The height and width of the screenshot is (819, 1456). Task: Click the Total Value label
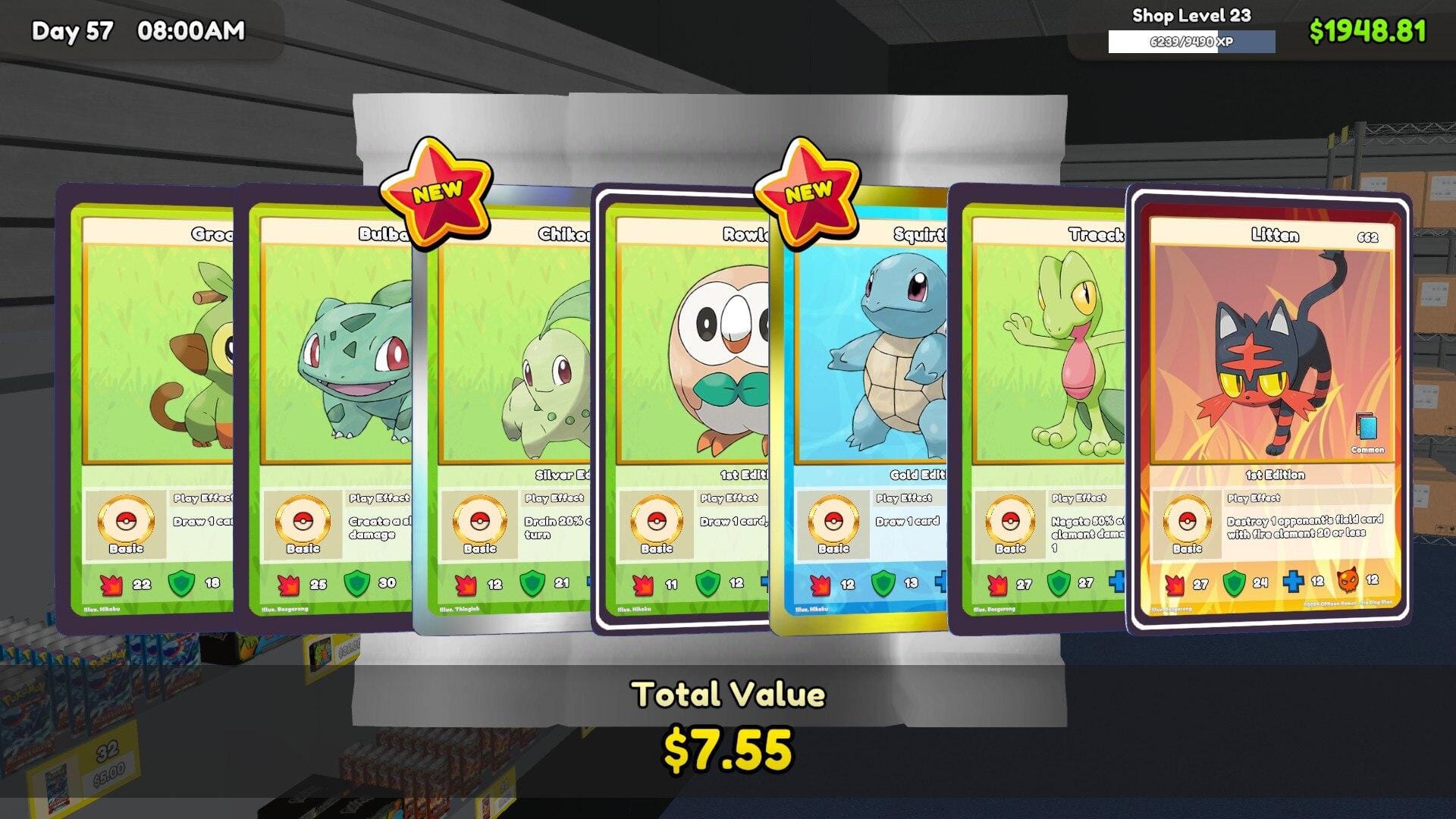point(730,692)
